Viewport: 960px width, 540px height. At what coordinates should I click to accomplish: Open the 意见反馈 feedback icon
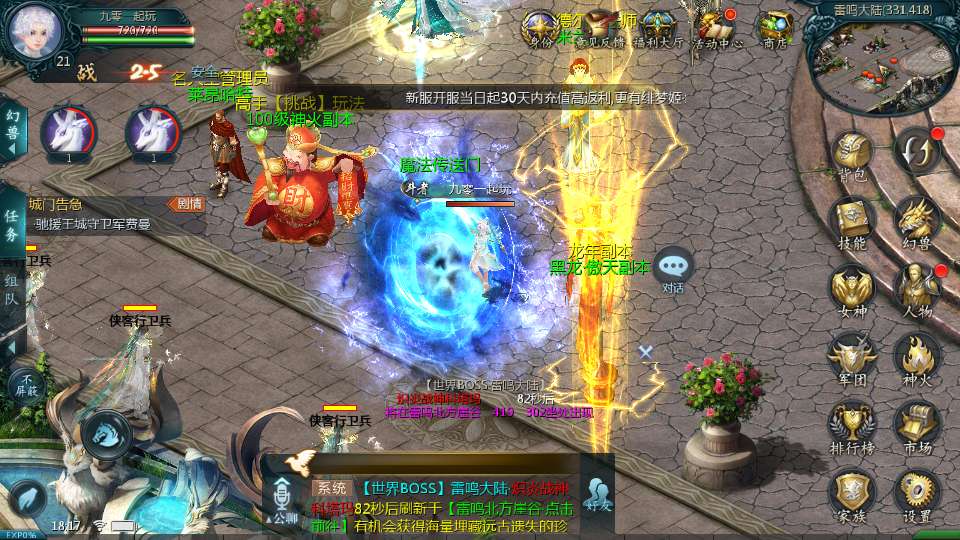(600, 27)
